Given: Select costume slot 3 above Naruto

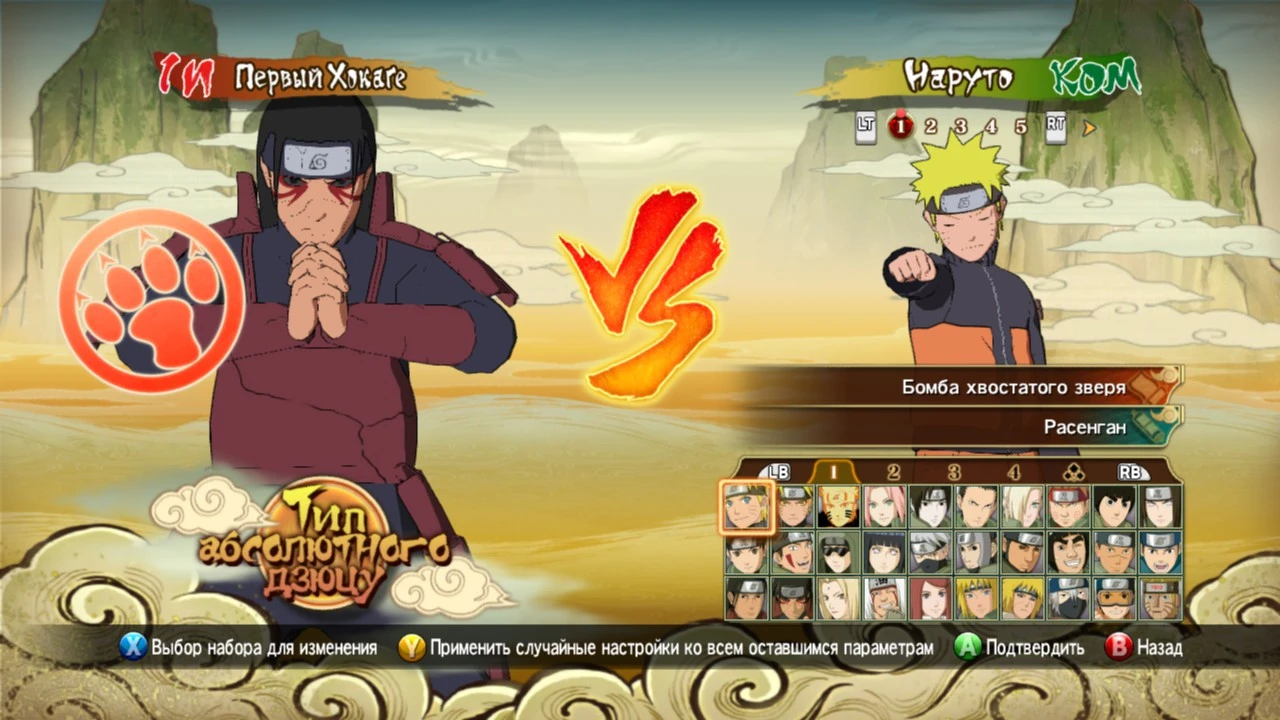Looking at the screenshot, I should 960,127.
